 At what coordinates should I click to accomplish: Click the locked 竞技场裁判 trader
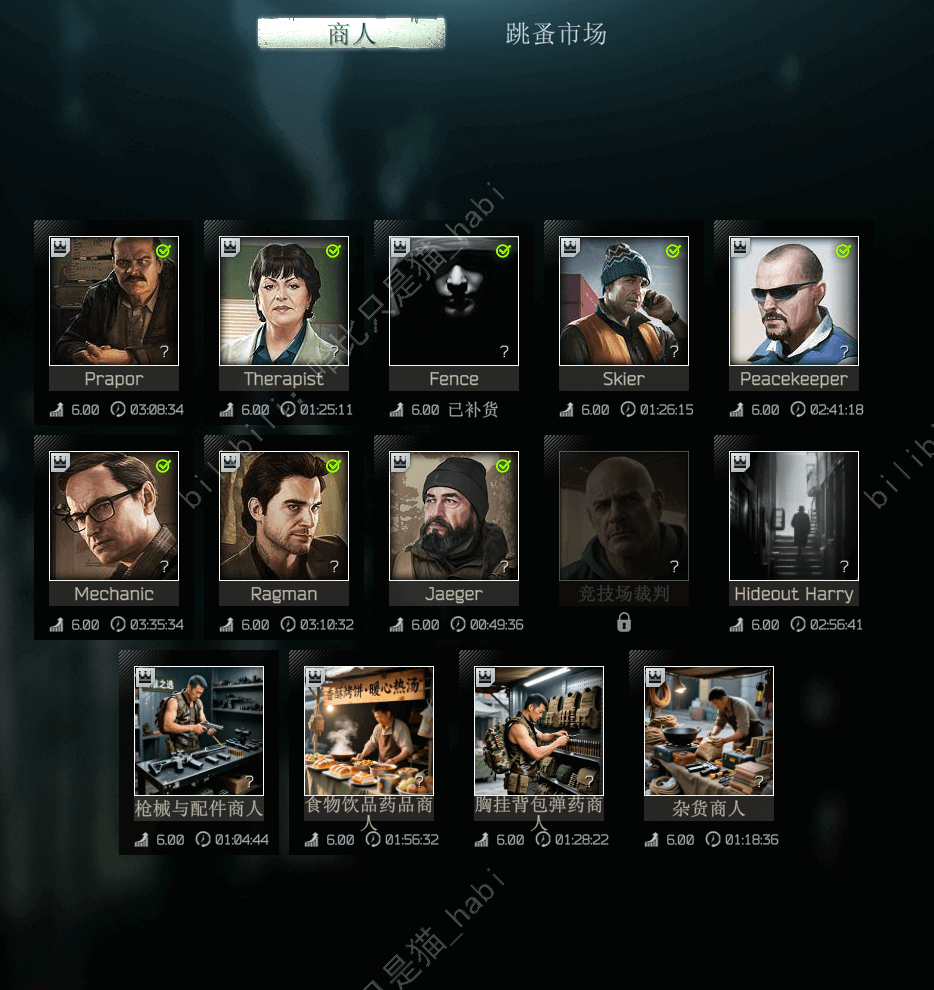[624, 516]
